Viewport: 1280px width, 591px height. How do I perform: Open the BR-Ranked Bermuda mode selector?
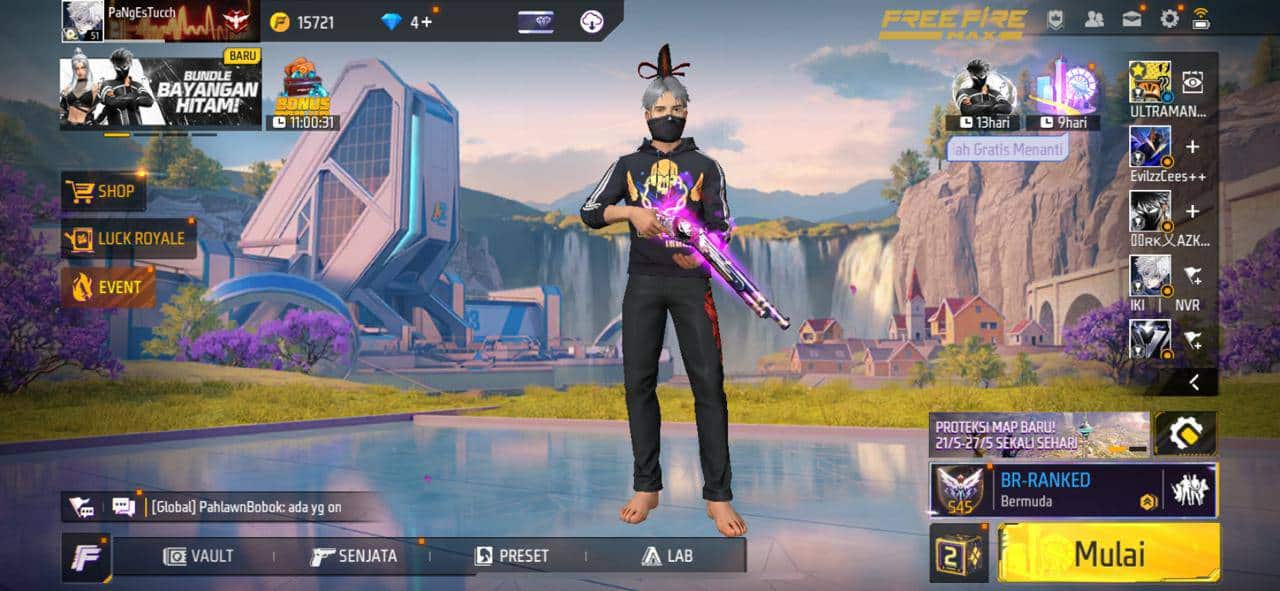point(1045,489)
